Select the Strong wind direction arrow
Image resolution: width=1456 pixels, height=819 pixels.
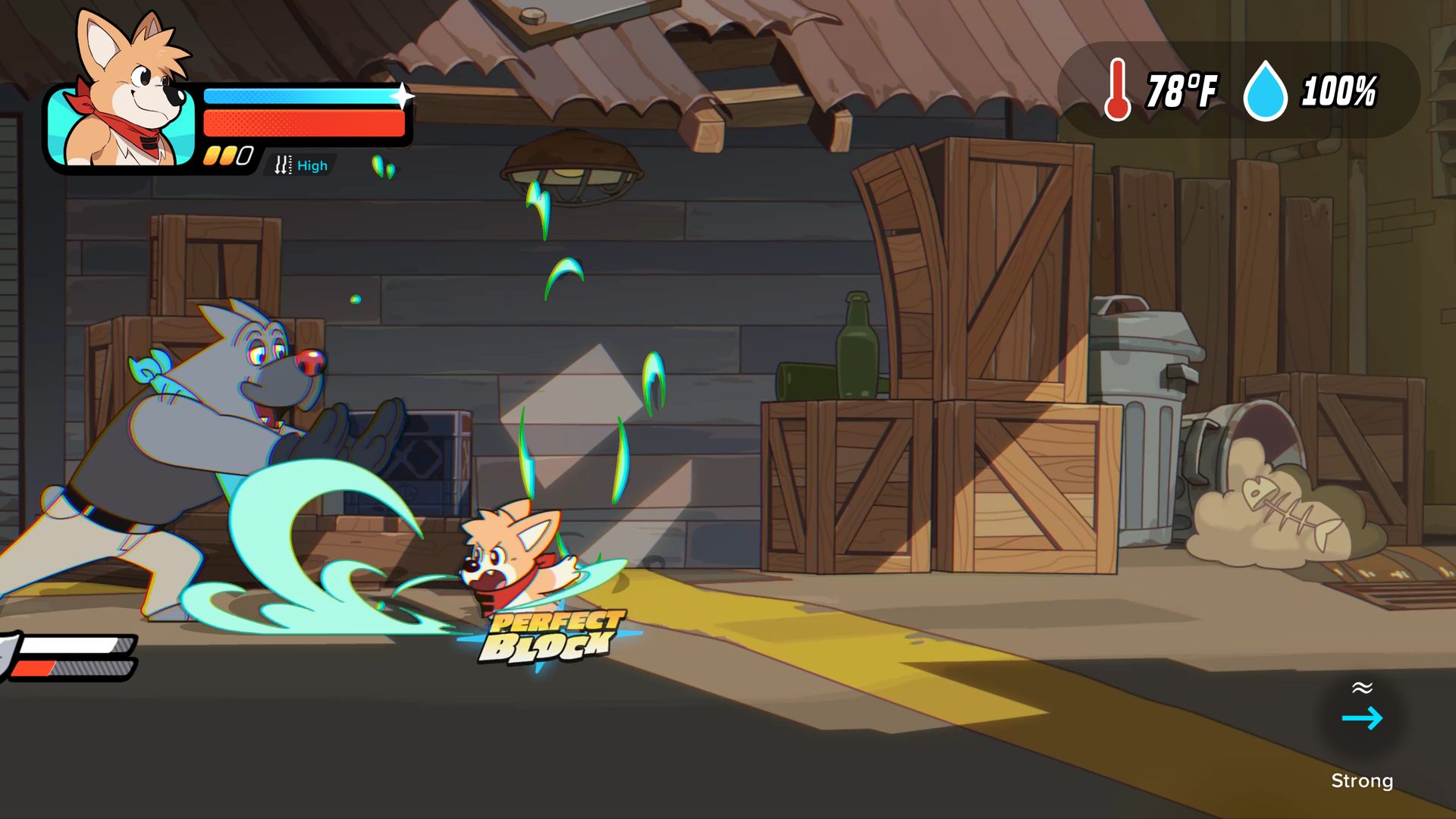tap(1362, 718)
